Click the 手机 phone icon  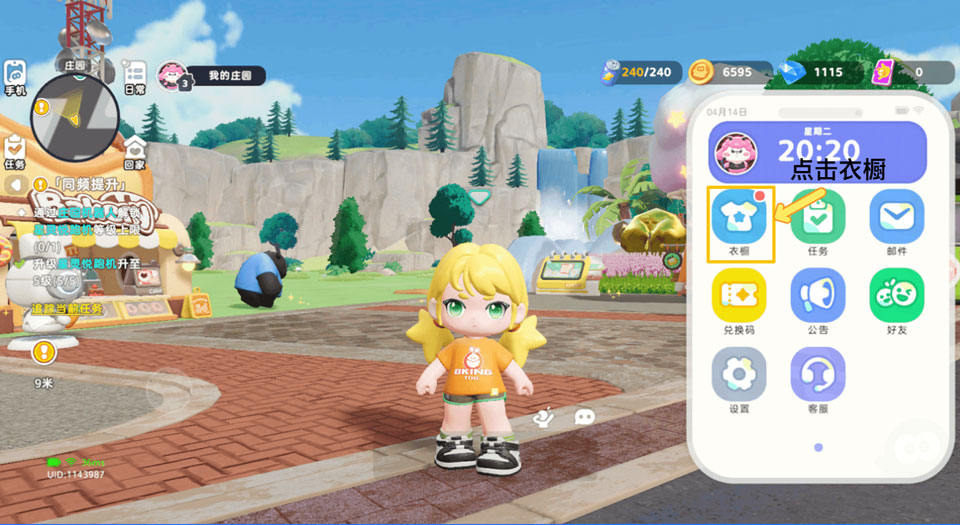(15, 77)
